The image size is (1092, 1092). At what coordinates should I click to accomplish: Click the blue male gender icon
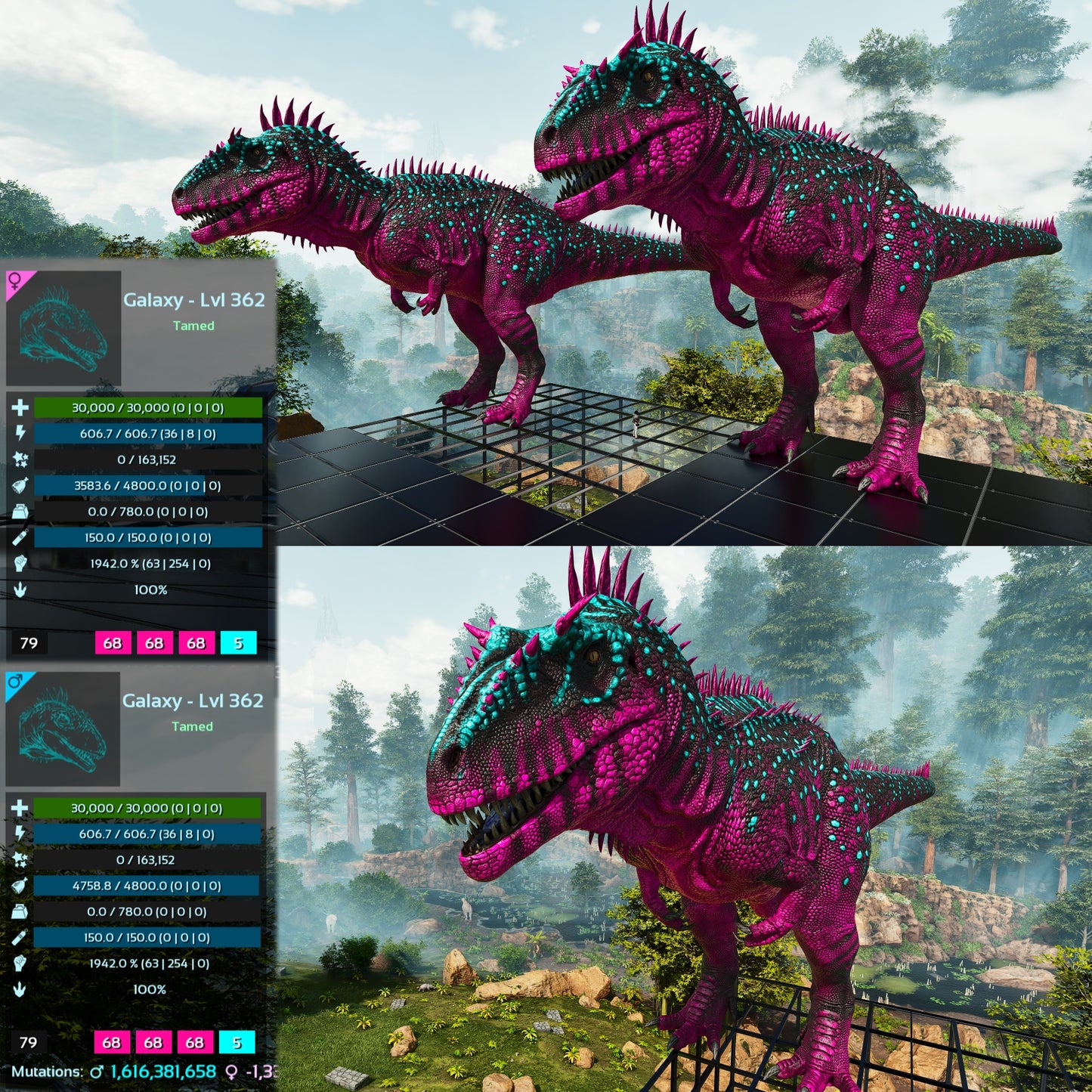pyautogui.click(x=14, y=682)
